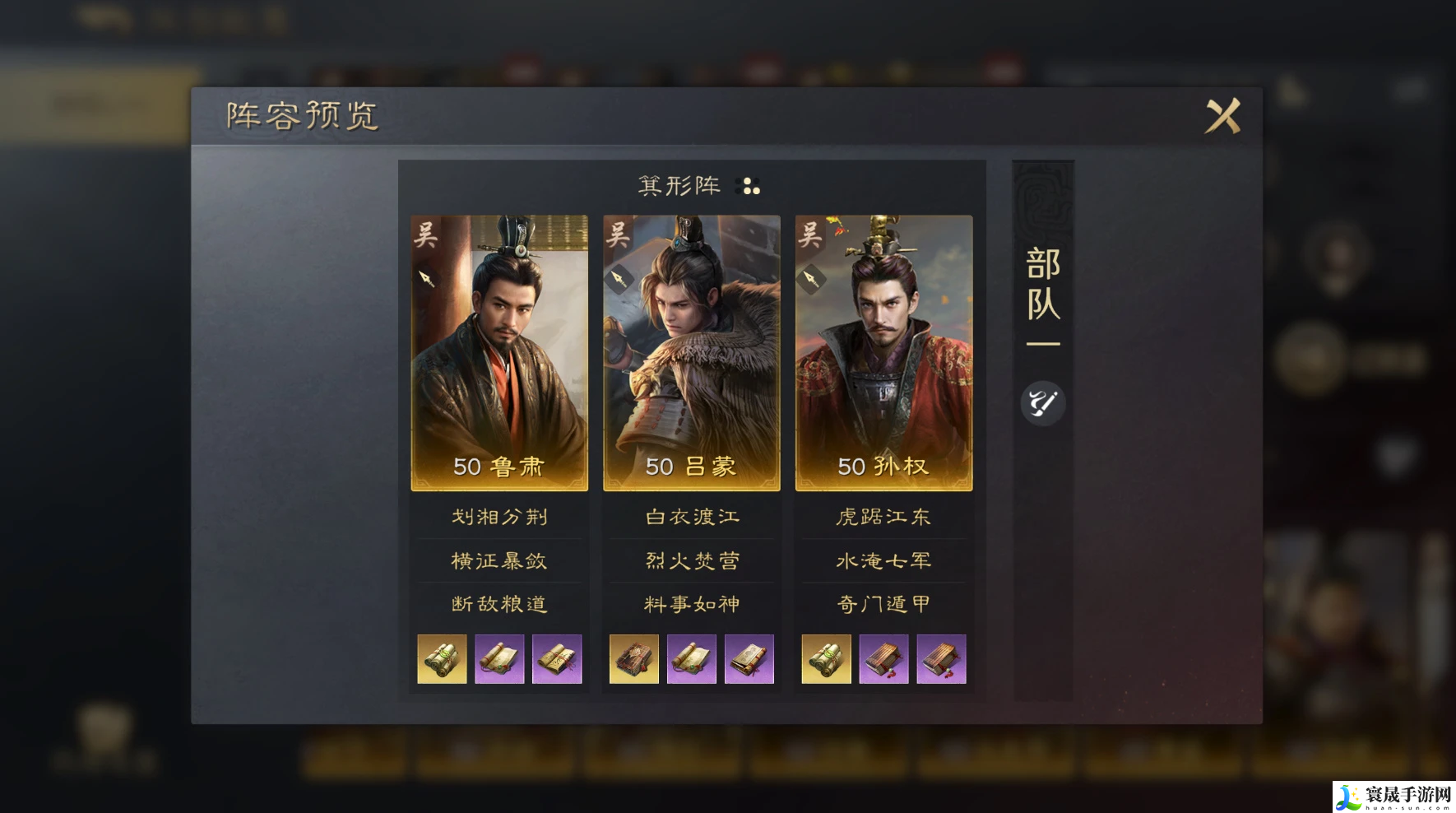The height and width of the screenshot is (813, 1456).
Task: Select the 鲁肃 general card
Action: 499,352
